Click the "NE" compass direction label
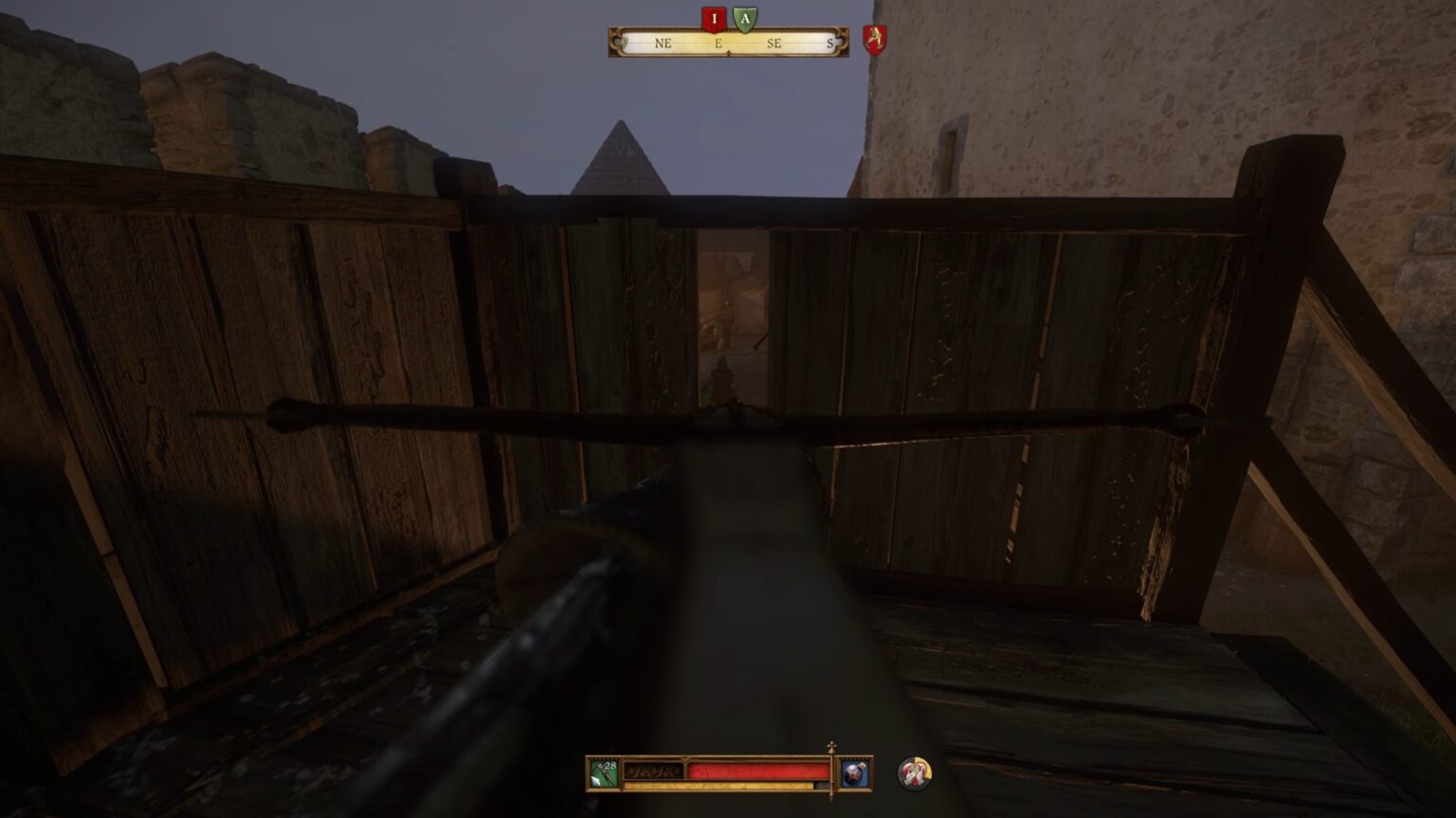Screen dimensions: 1456x818 click(663, 43)
